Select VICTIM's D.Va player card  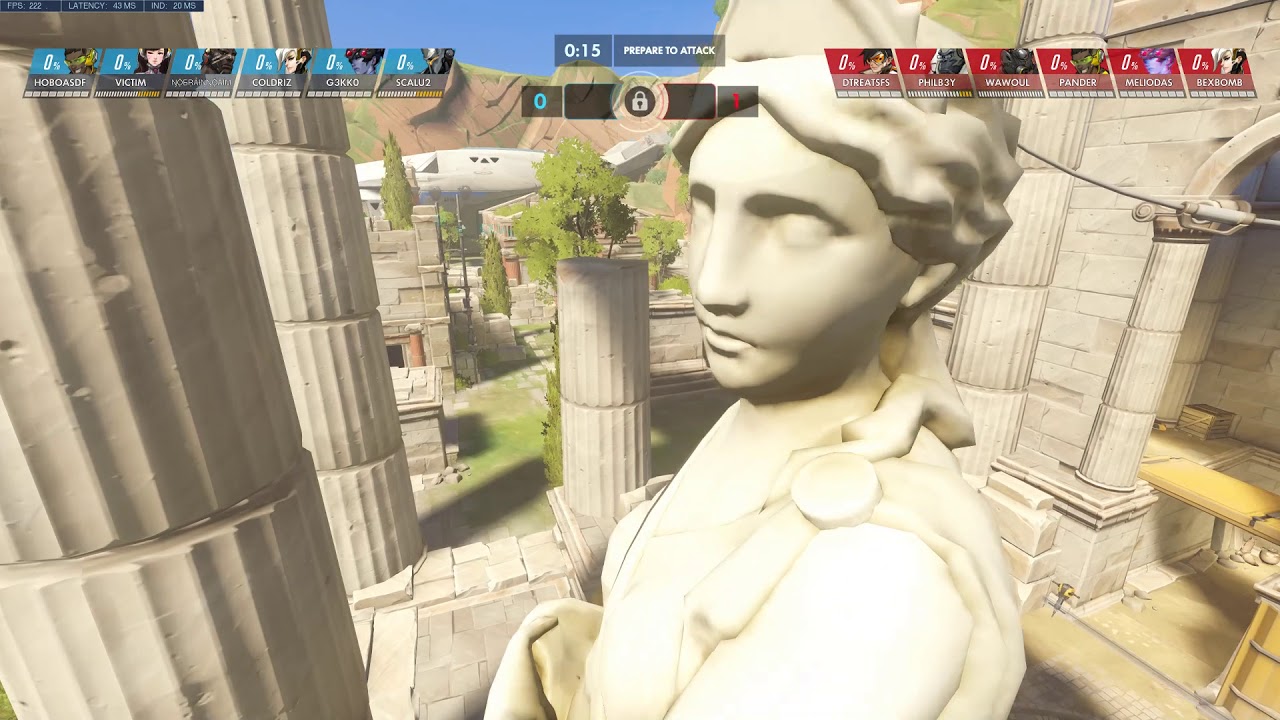click(x=130, y=72)
